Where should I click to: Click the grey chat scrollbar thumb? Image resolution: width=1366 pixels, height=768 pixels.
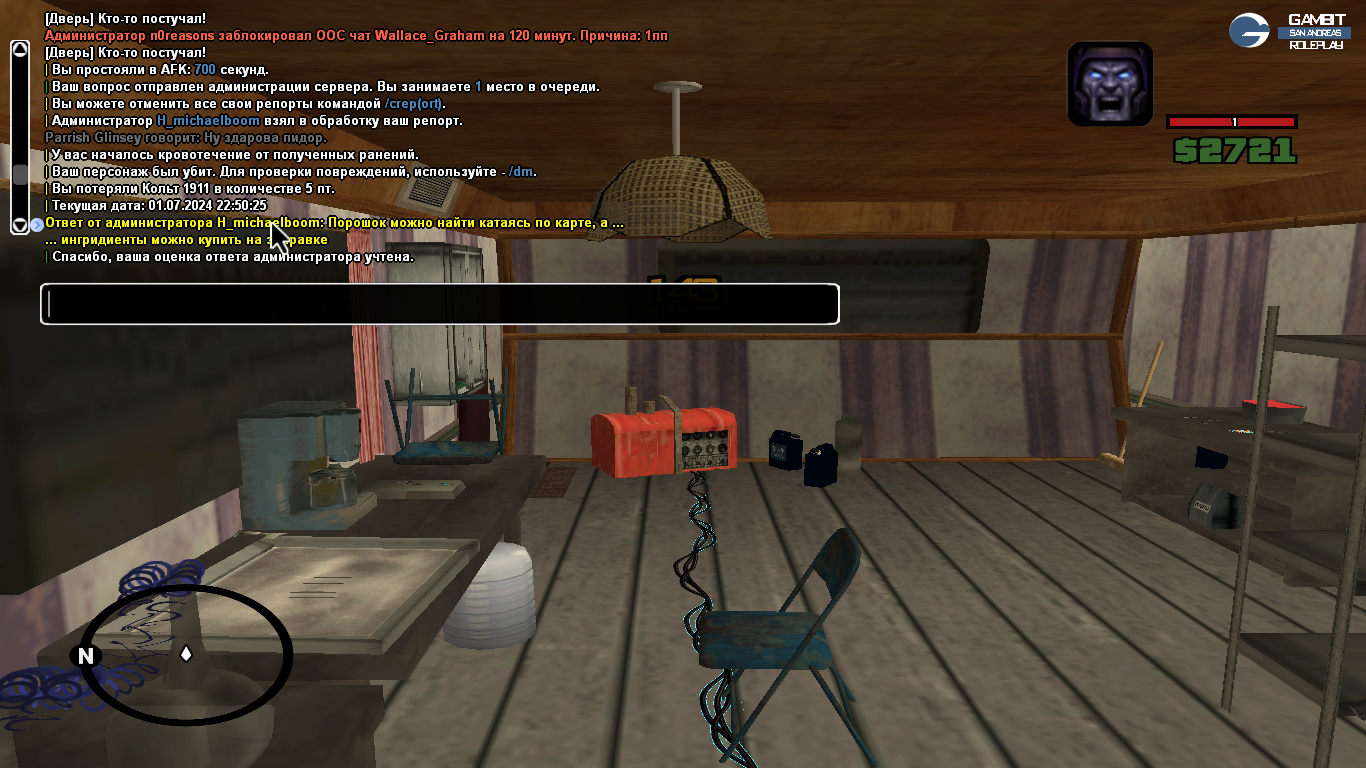coord(19,174)
